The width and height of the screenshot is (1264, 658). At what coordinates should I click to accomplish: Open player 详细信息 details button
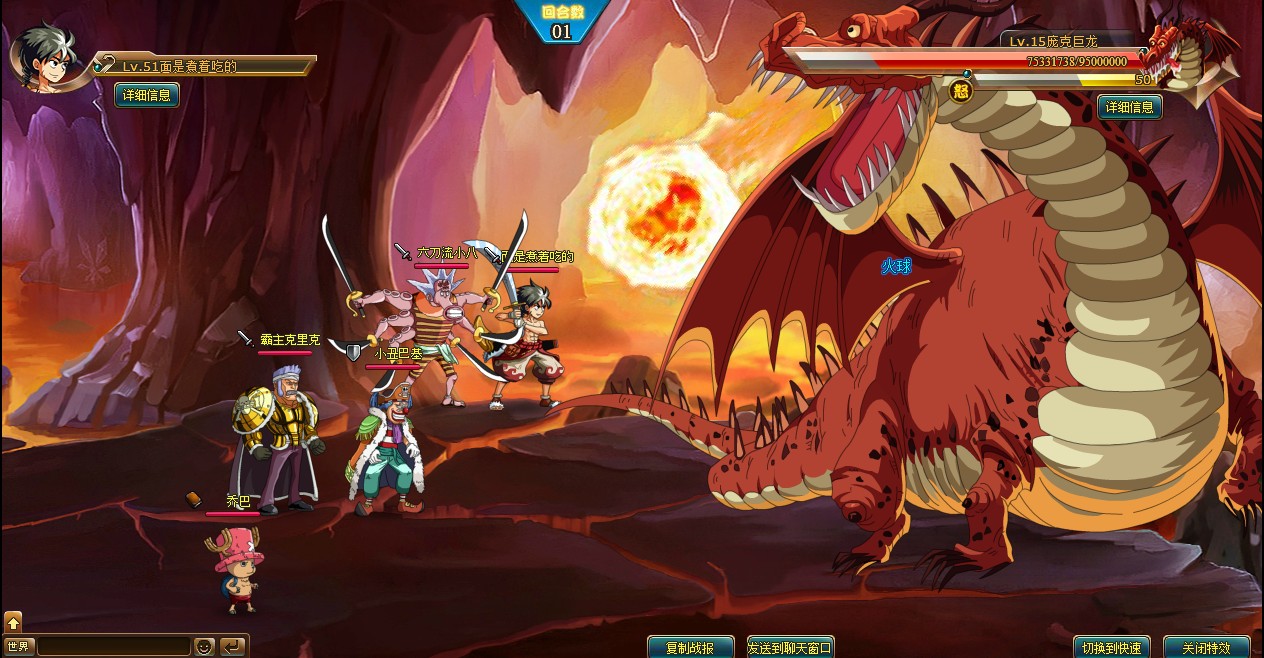(x=147, y=95)
